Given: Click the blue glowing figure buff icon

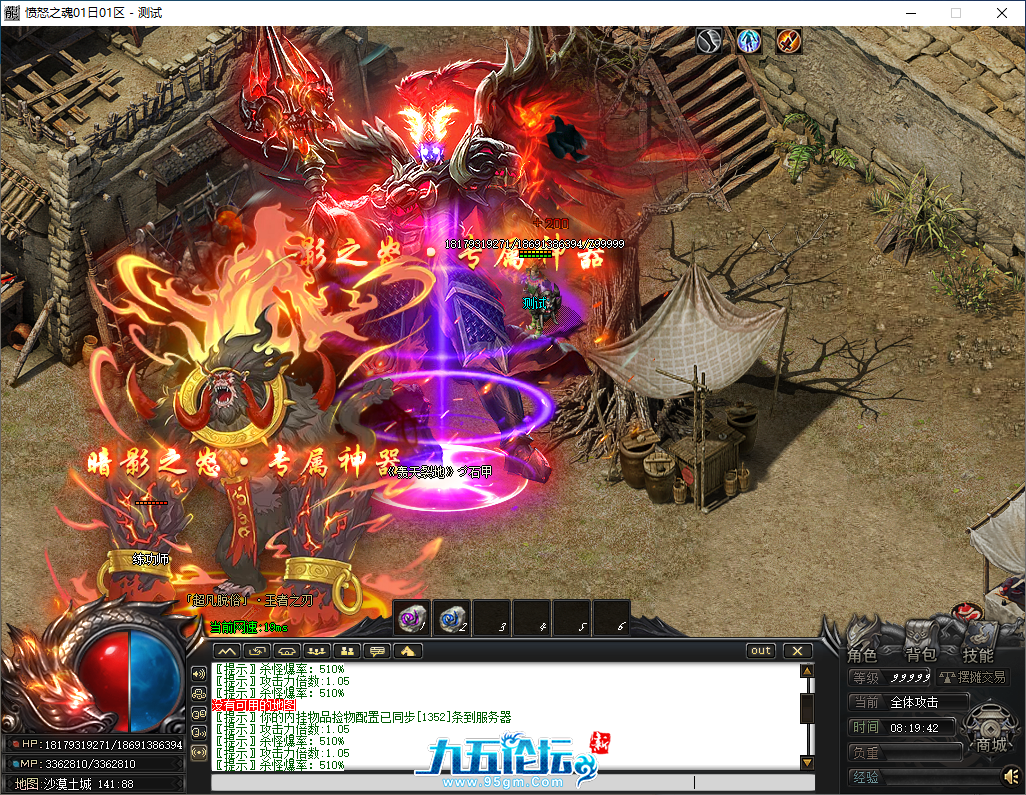Looking at the screenshot, I should pos(749,41).
